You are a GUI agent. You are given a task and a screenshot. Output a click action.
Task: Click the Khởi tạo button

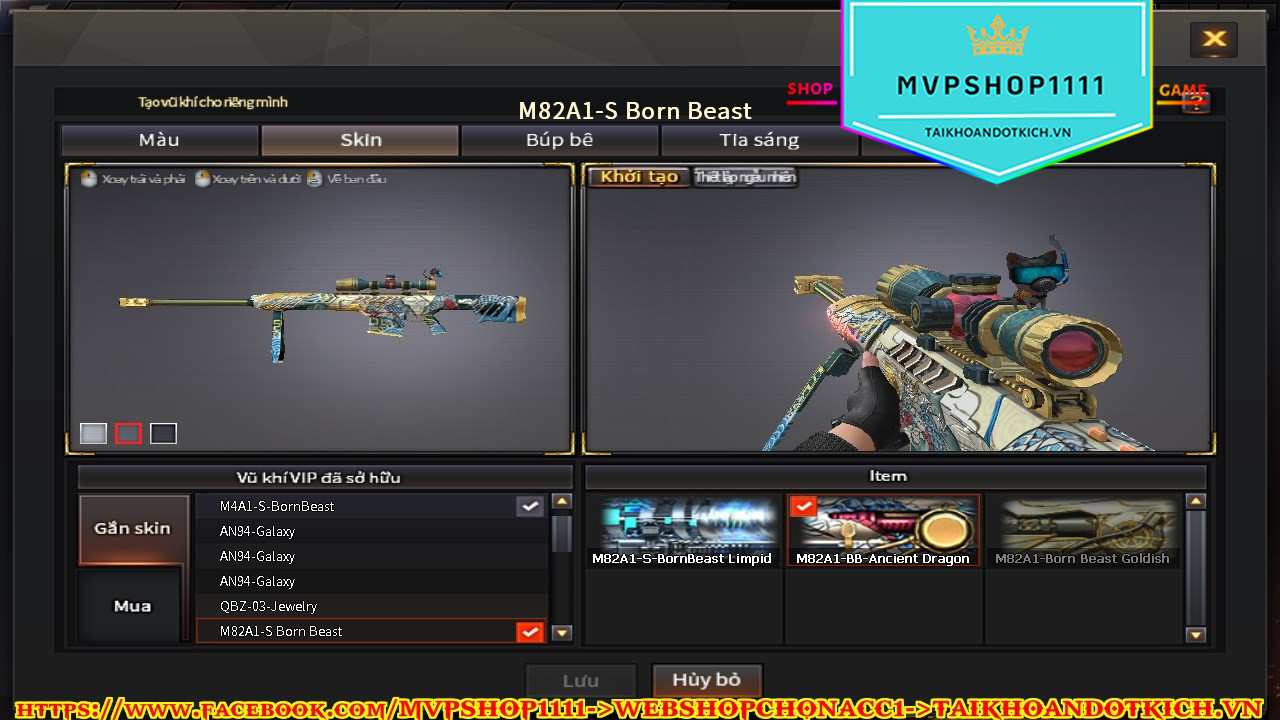pos(639,177)
